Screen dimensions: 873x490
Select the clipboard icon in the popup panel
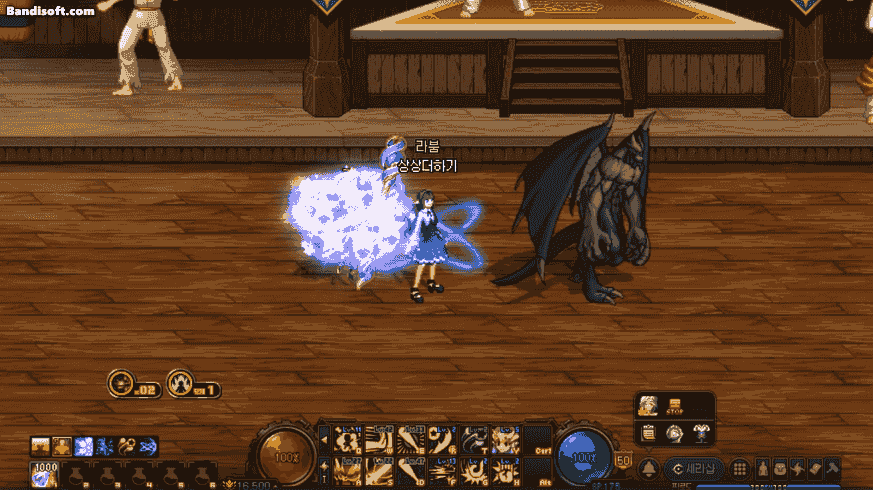[x=648, y=432]
